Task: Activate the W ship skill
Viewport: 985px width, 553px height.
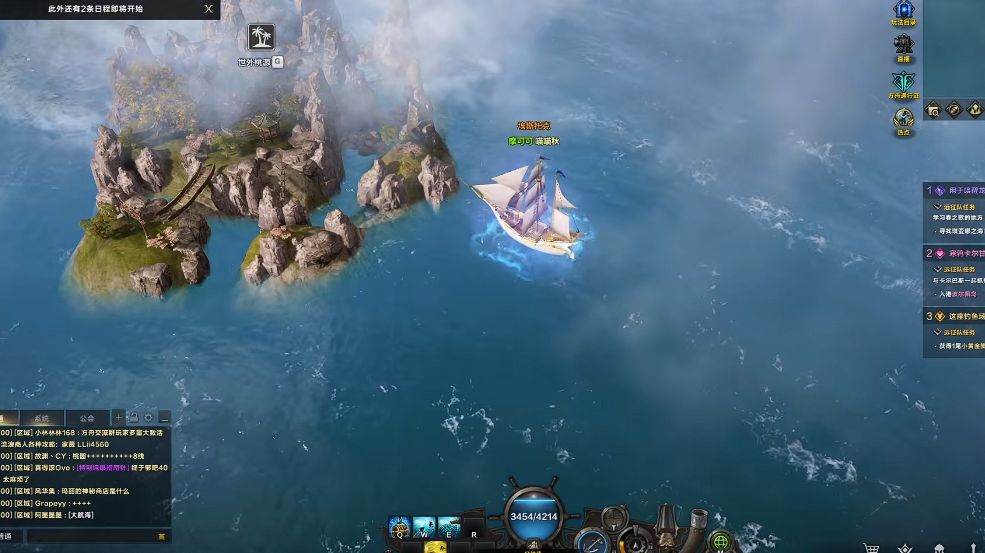Action: click(424, 525)
